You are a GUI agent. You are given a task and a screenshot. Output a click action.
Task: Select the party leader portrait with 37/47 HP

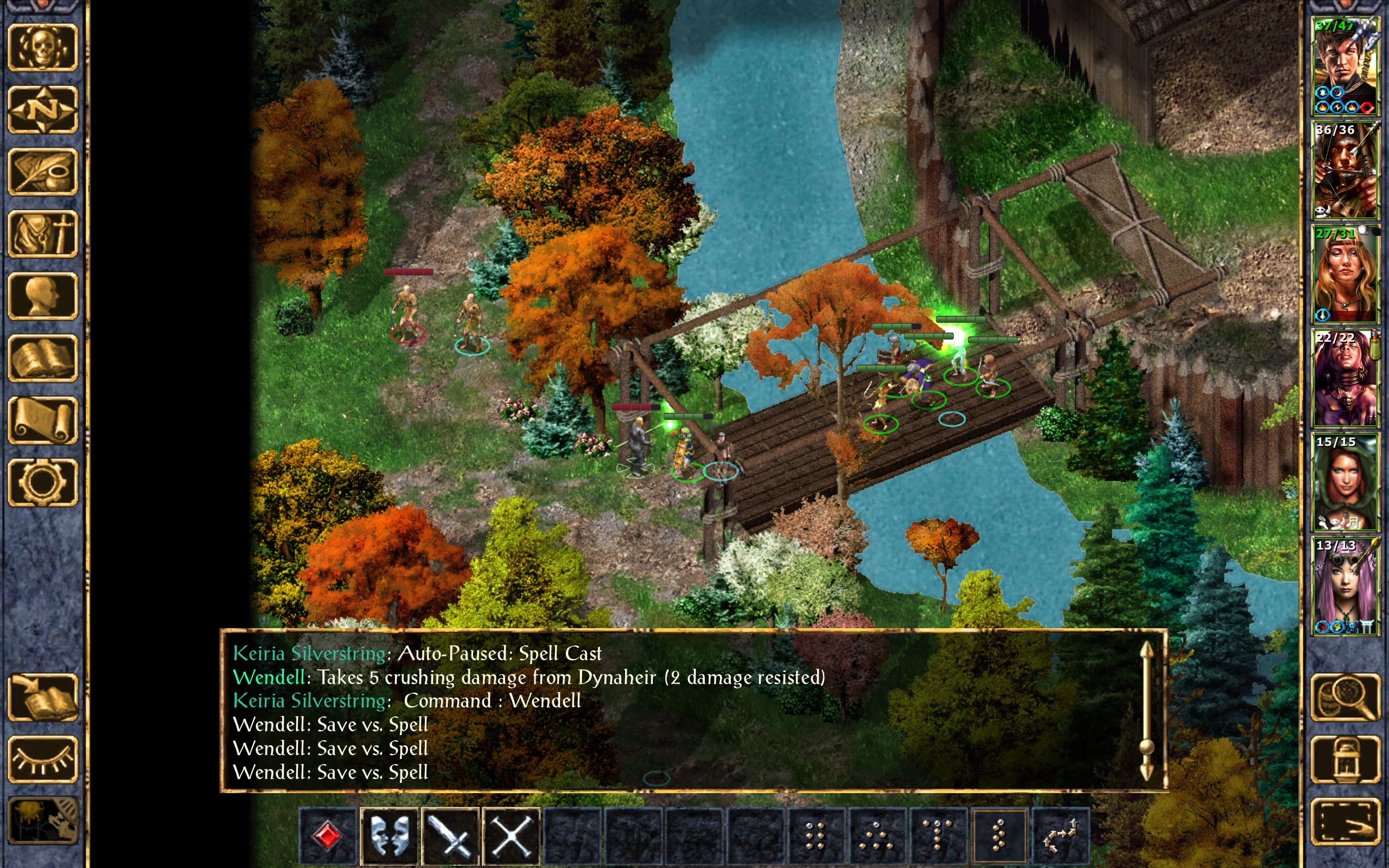tap(1345, 66)
